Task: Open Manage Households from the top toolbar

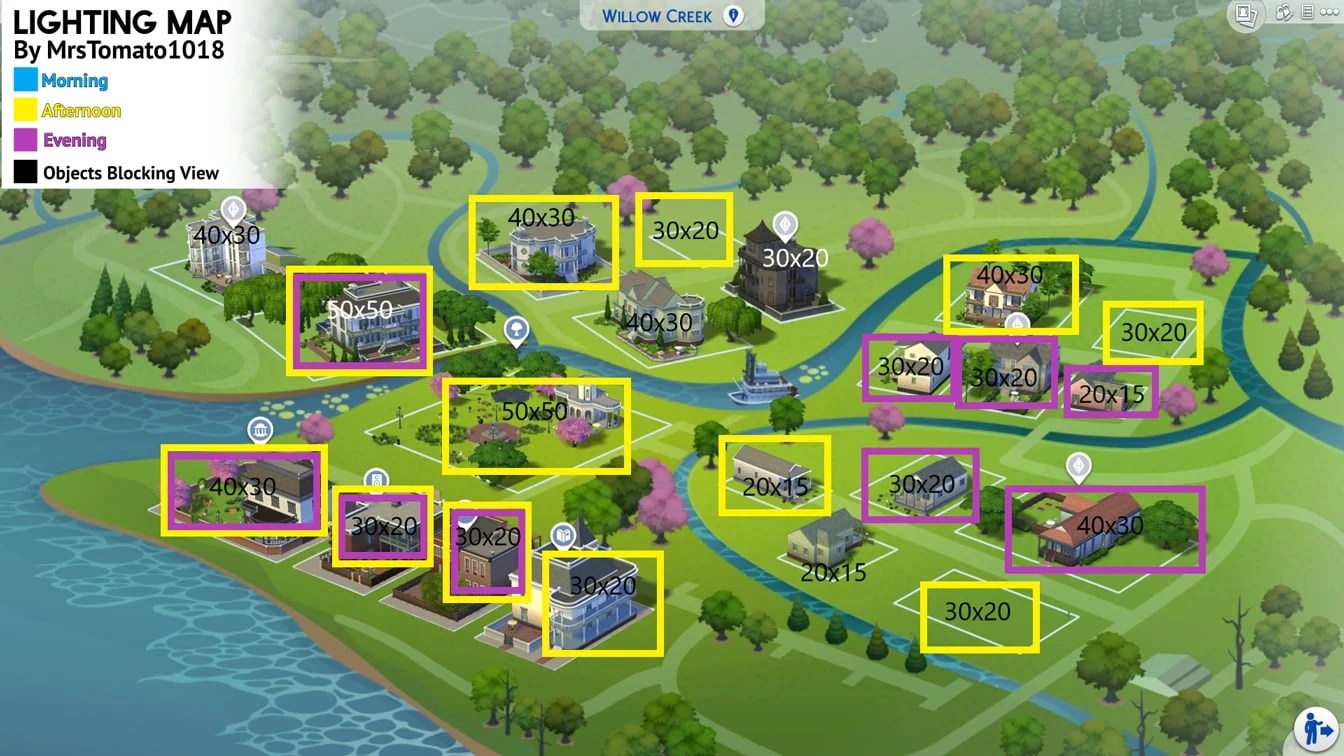Action: pyautogui.click(x=1283, y=13)
